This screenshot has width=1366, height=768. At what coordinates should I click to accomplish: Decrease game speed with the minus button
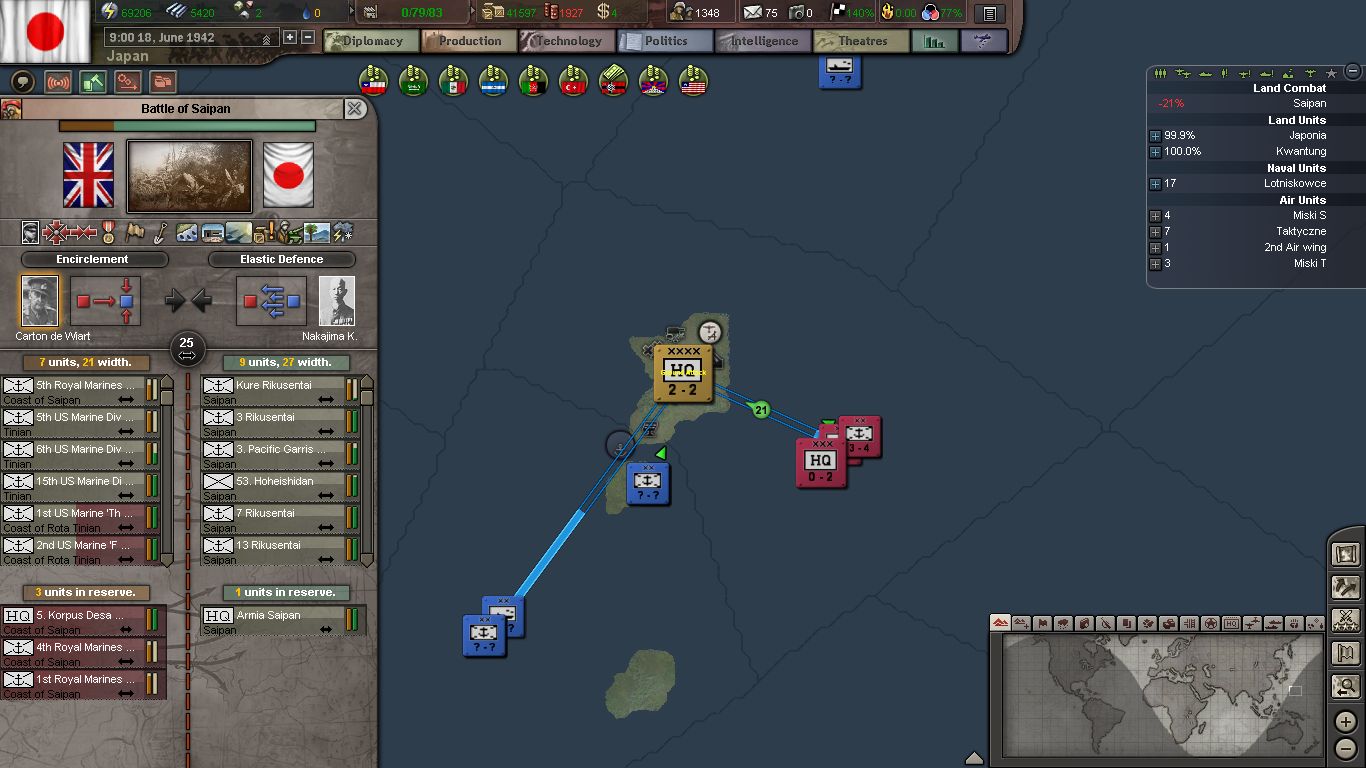(x=308, y=38)
